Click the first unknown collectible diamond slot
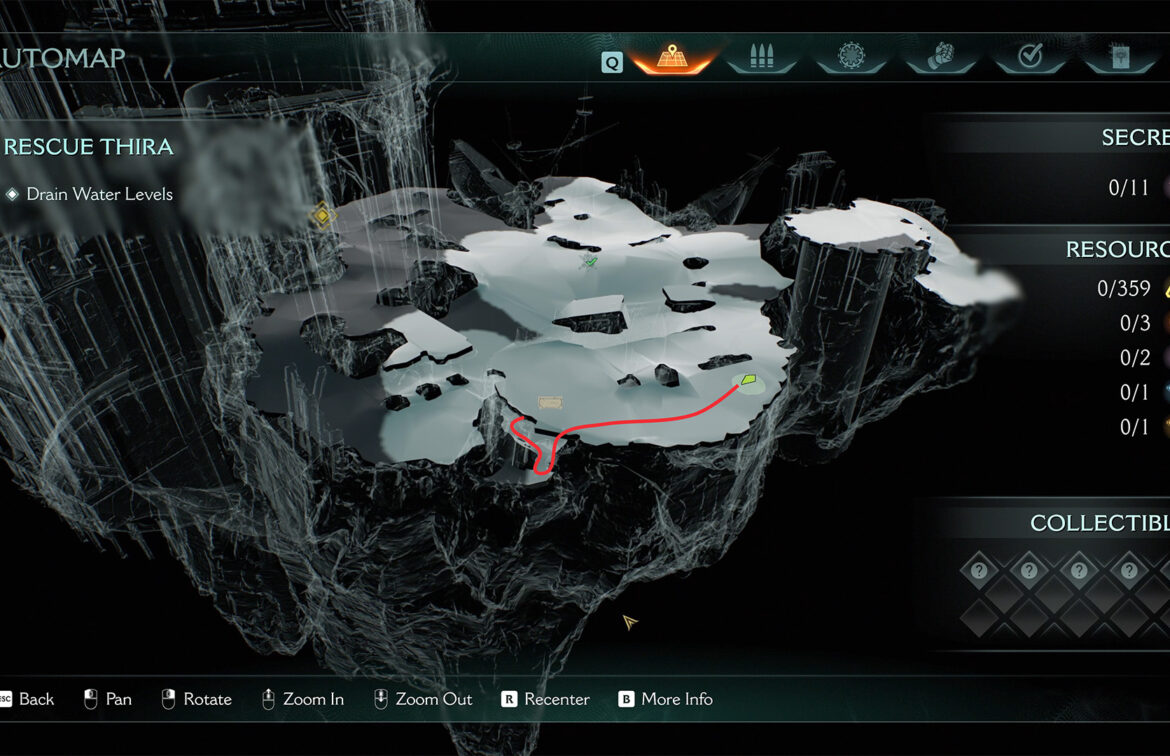Viewport: 1170px width, 756px height. pyautogui.click(x=979, y=571)
